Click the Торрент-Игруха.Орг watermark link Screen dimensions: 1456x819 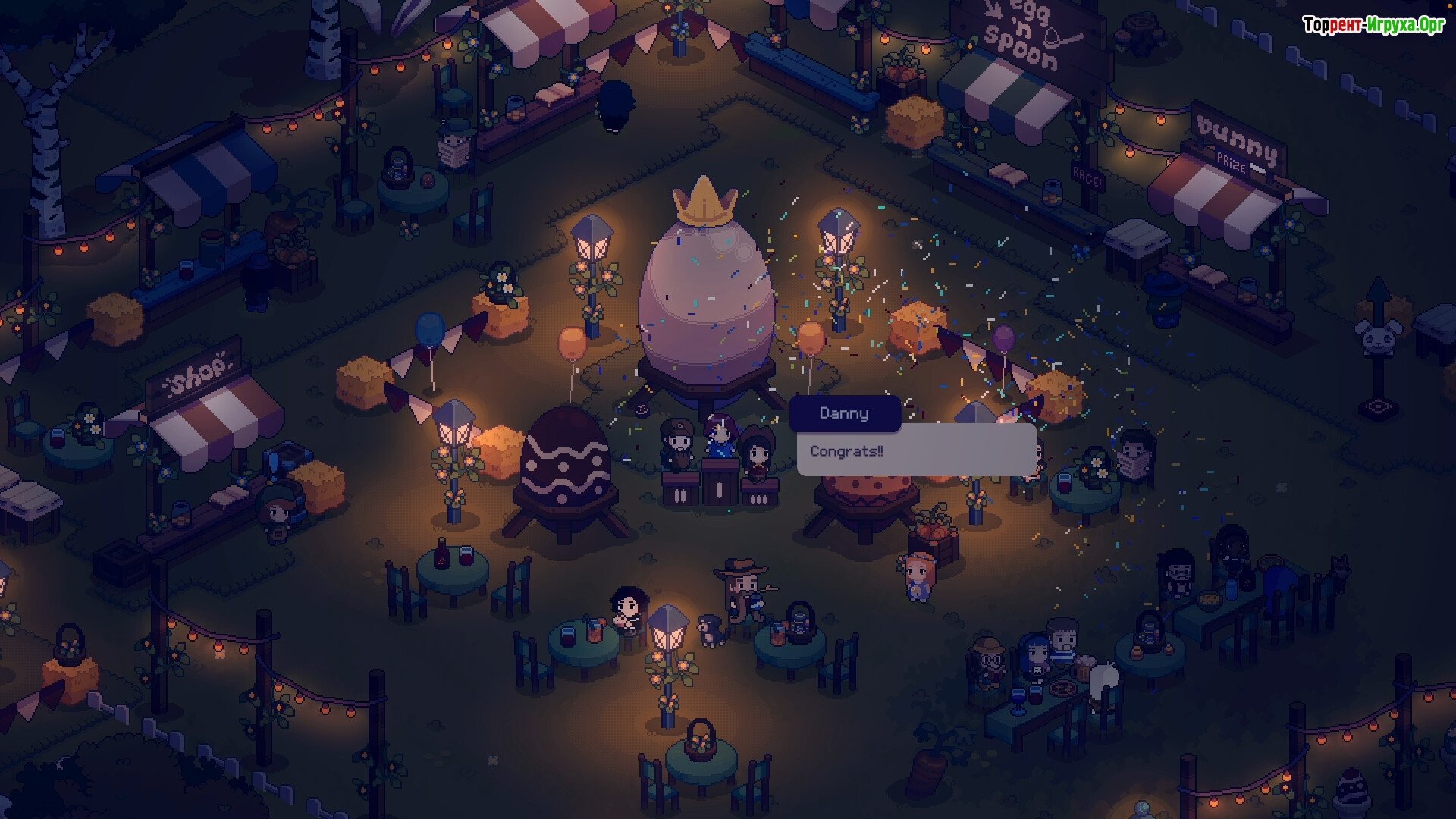(x=1373, y=25)
